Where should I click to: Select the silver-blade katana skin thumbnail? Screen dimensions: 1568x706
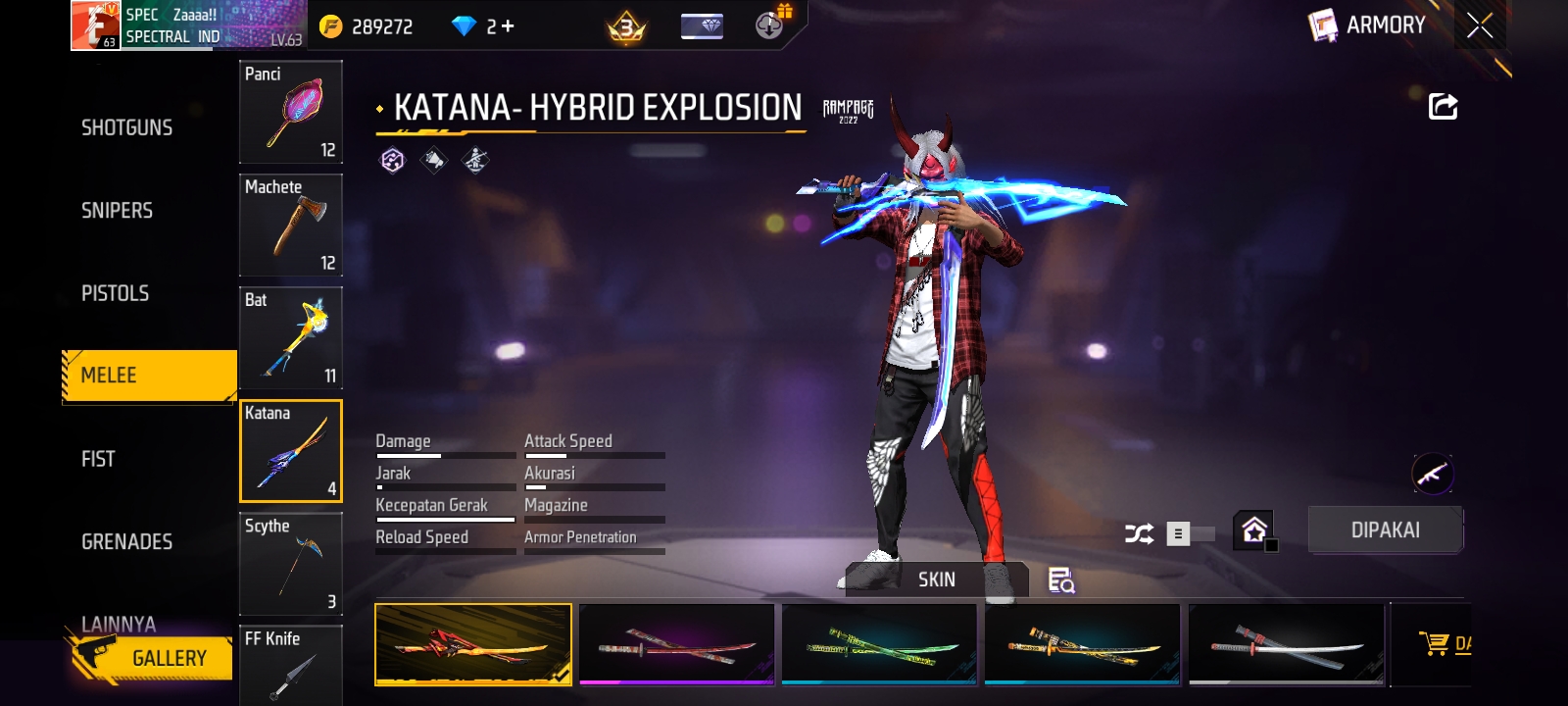point(1286,644)
